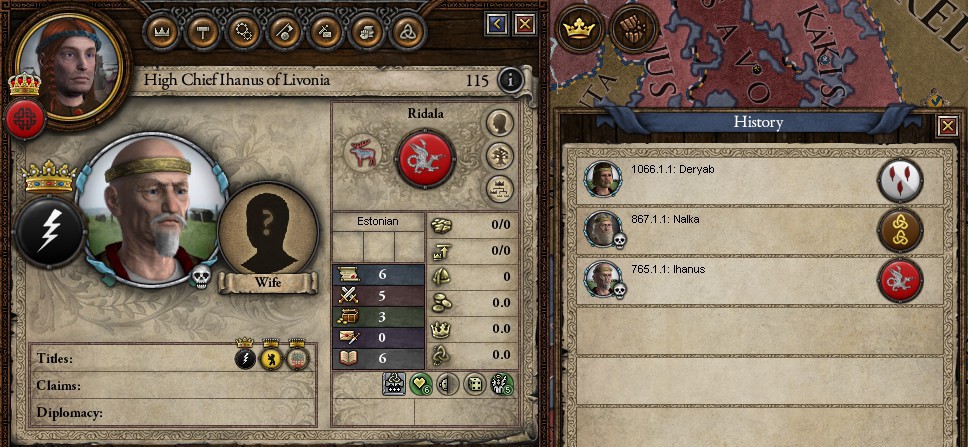Select the player's red-haired ruler portrait
968x447 pixels.
point(68,60)
